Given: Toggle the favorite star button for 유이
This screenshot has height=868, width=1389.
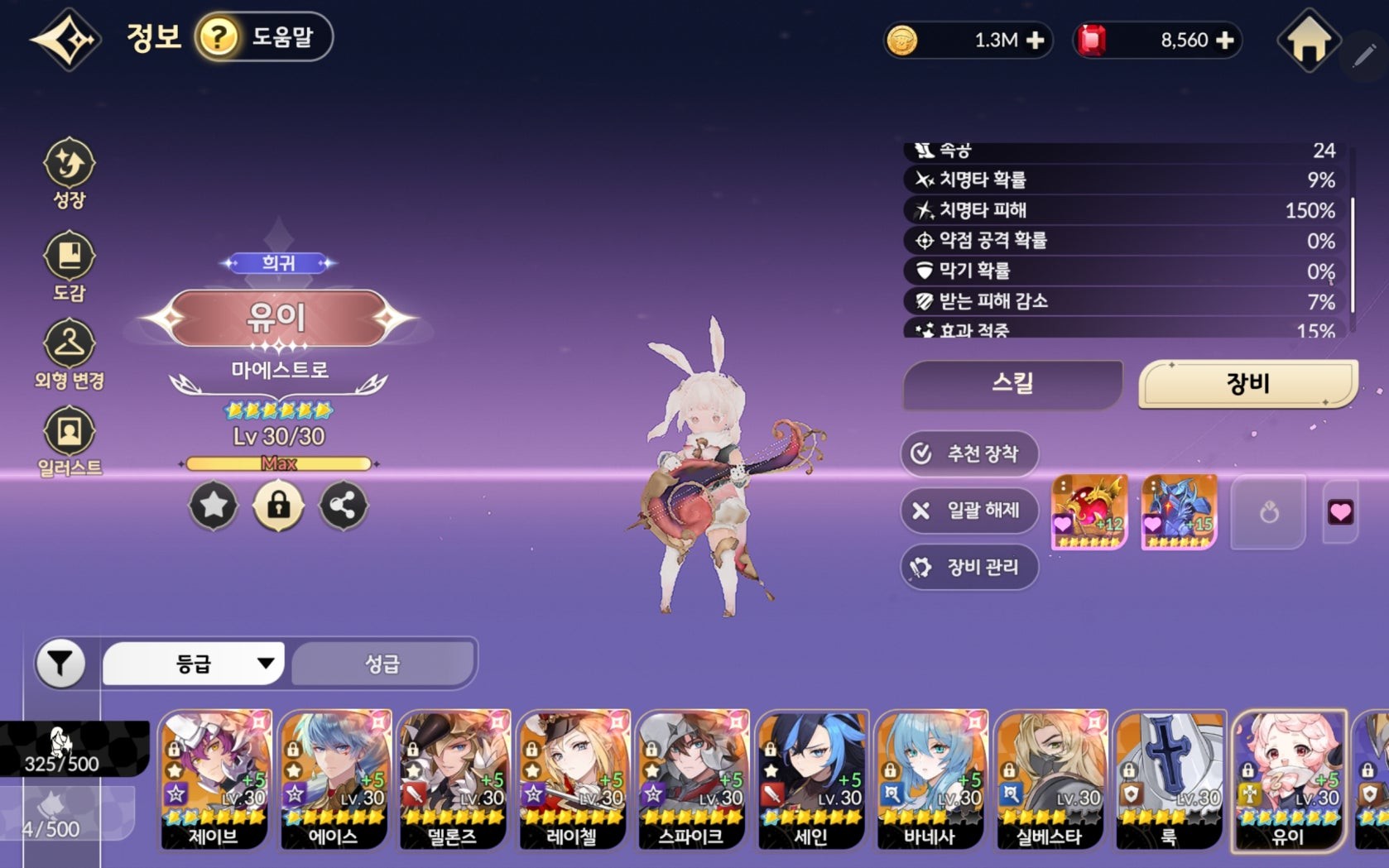Looking at the screenshot, I should (214, 505).
